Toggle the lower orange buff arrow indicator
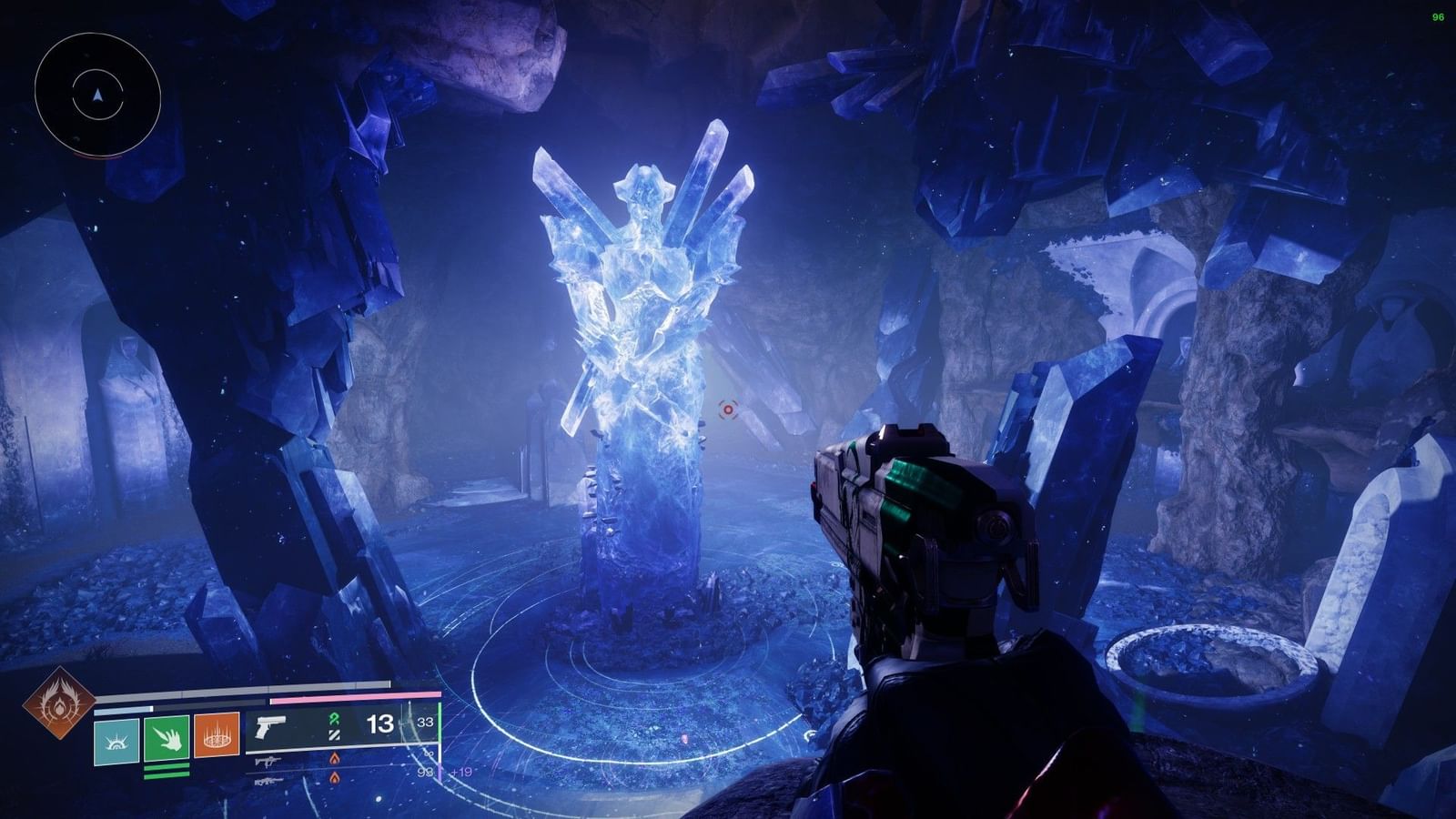Screen dimensions: 1456x819 coord(334,779)
